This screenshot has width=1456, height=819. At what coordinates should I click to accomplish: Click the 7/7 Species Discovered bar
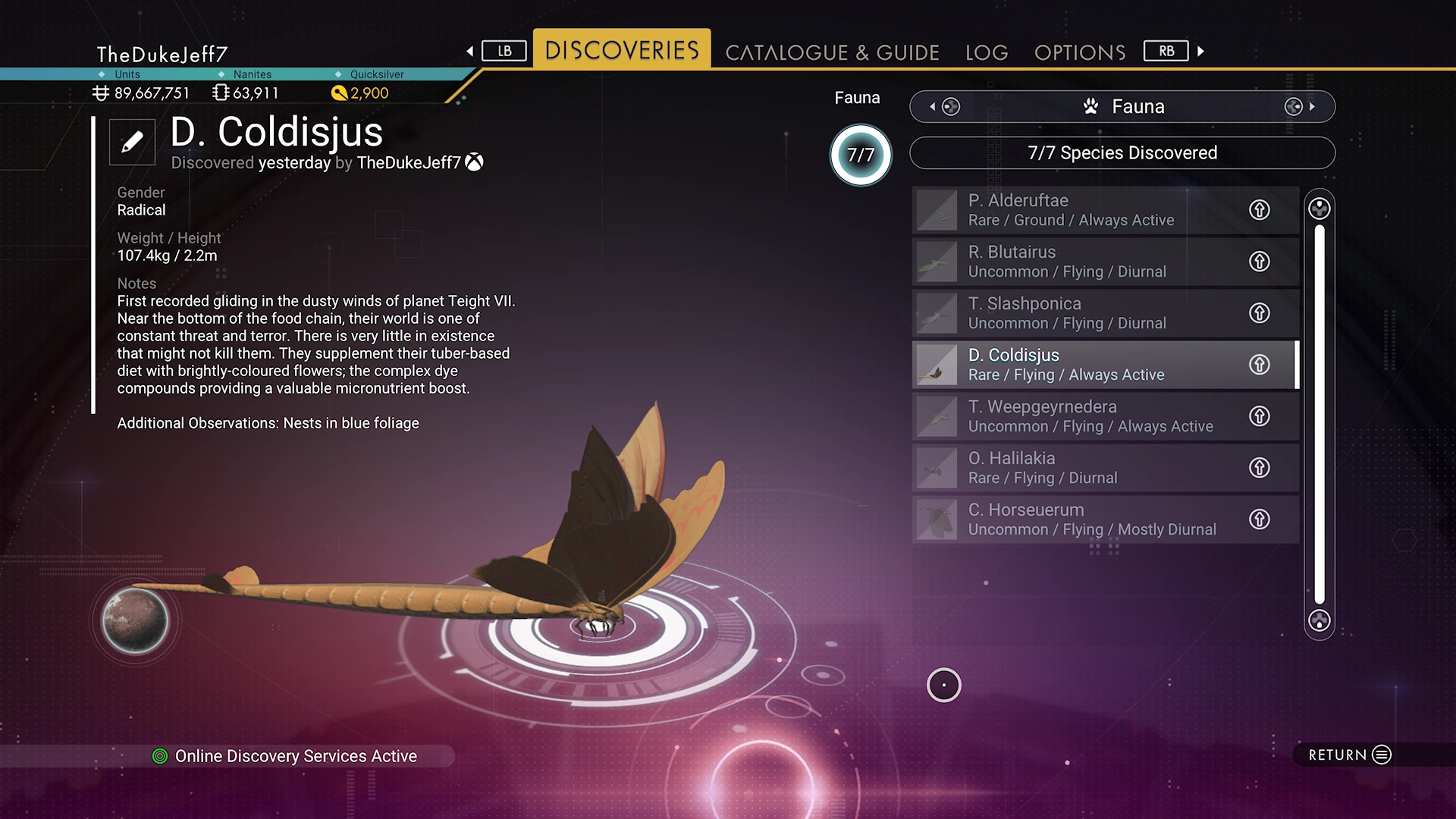(x=1122, y=153)
